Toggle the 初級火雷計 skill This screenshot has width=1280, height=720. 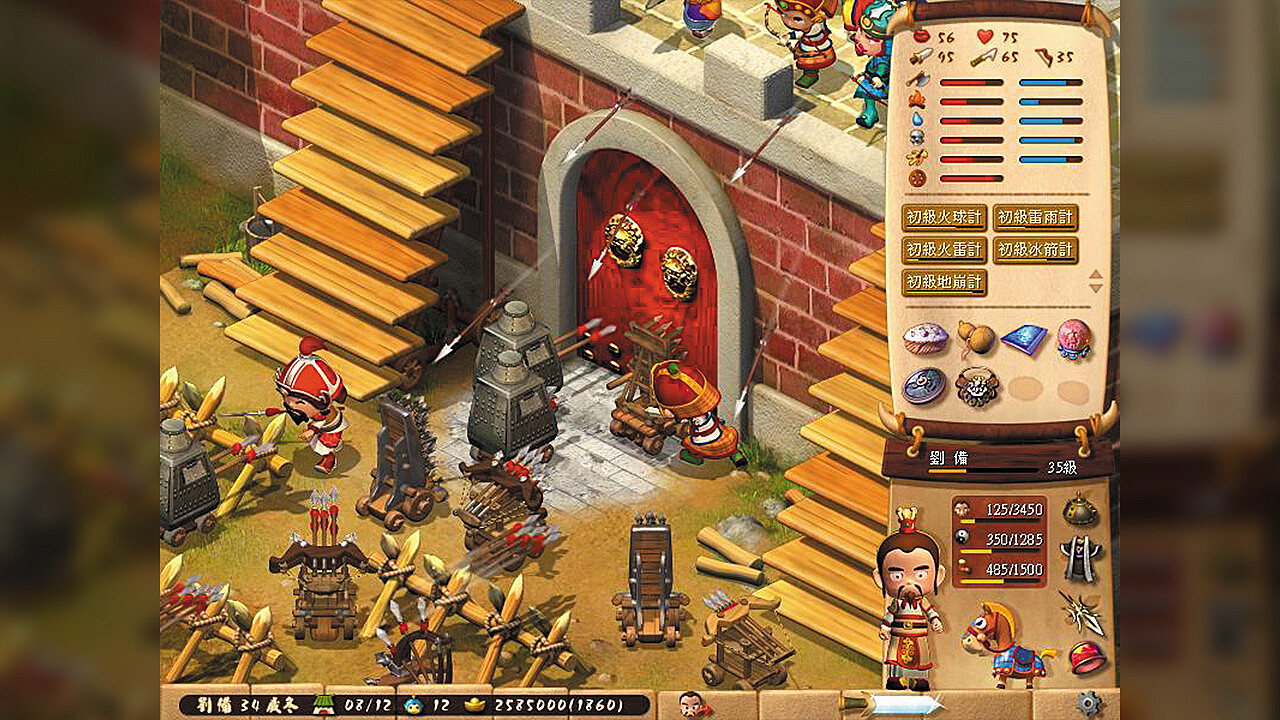tap(944, 250)
